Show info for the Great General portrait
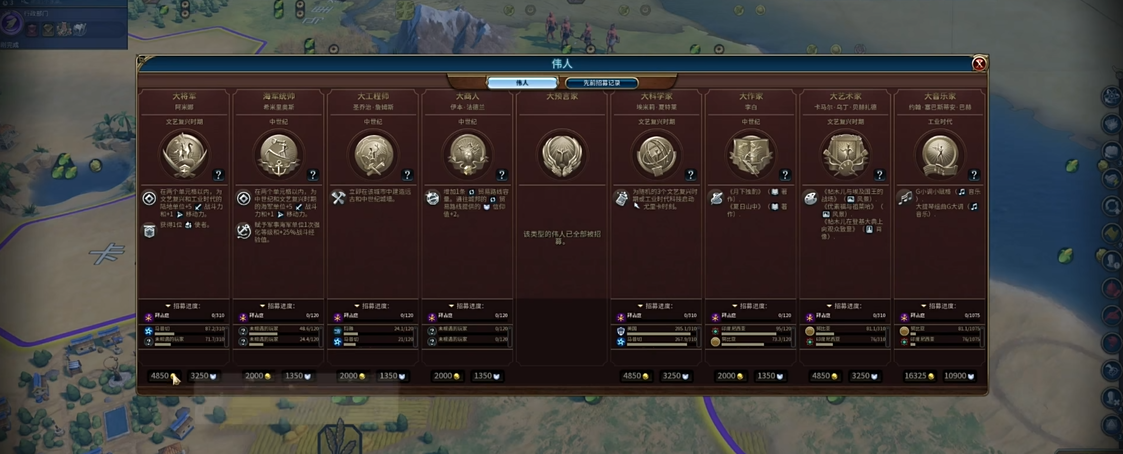This screenshot has width=1123, height=454. pos(184,154)
